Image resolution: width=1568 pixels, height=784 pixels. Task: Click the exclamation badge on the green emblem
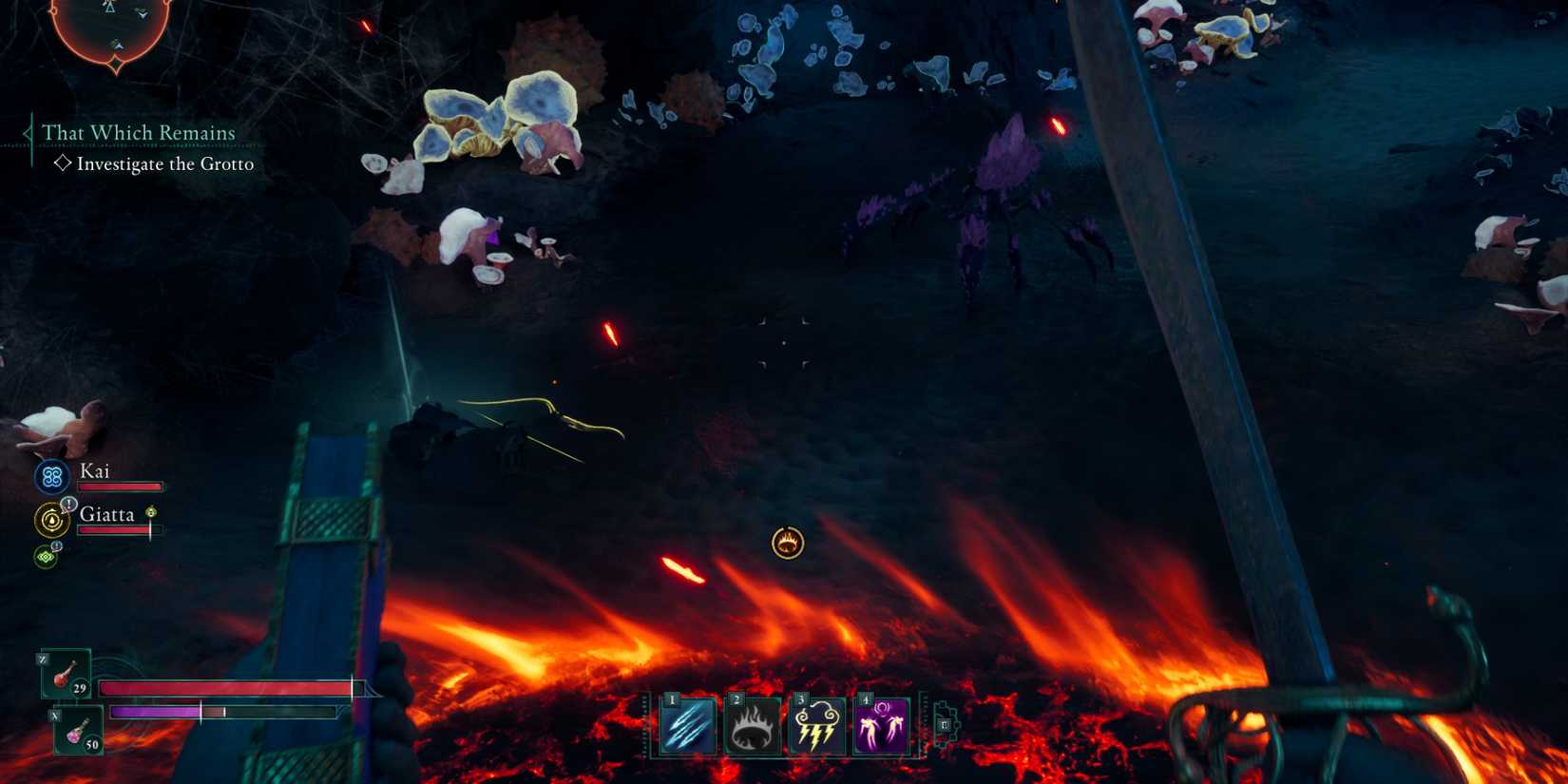coord(56,545)
